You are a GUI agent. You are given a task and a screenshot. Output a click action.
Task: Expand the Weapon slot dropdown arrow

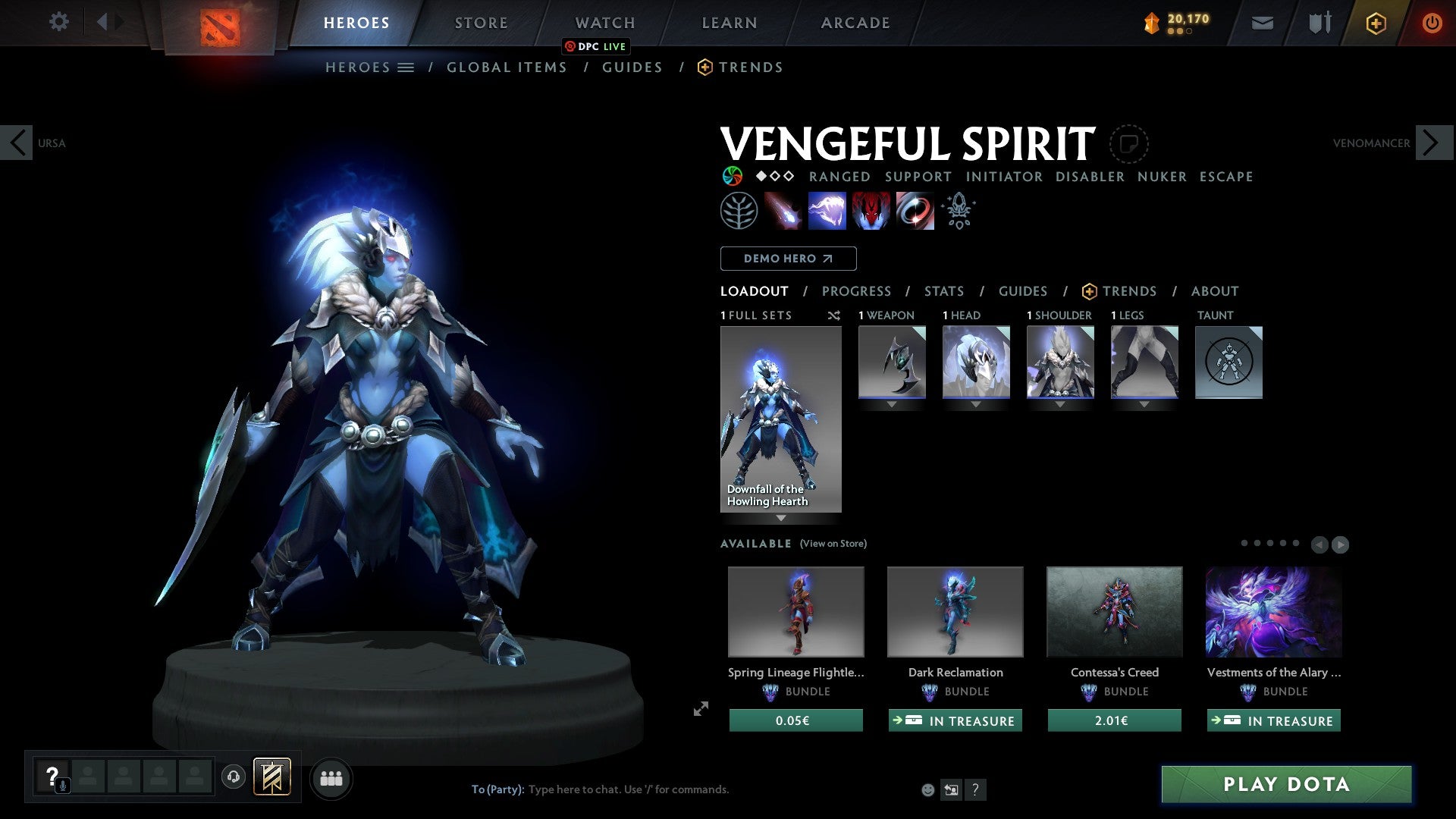[x=891, y=404]
